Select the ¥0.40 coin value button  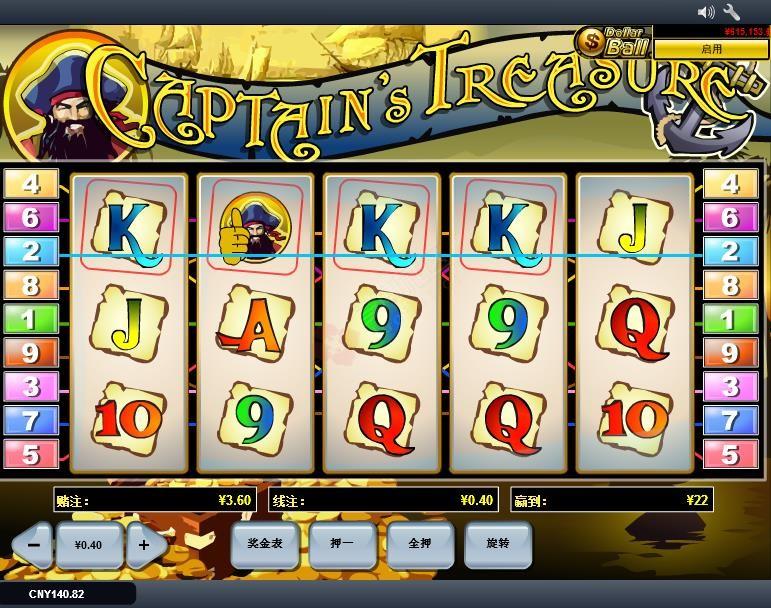point(89,545)
